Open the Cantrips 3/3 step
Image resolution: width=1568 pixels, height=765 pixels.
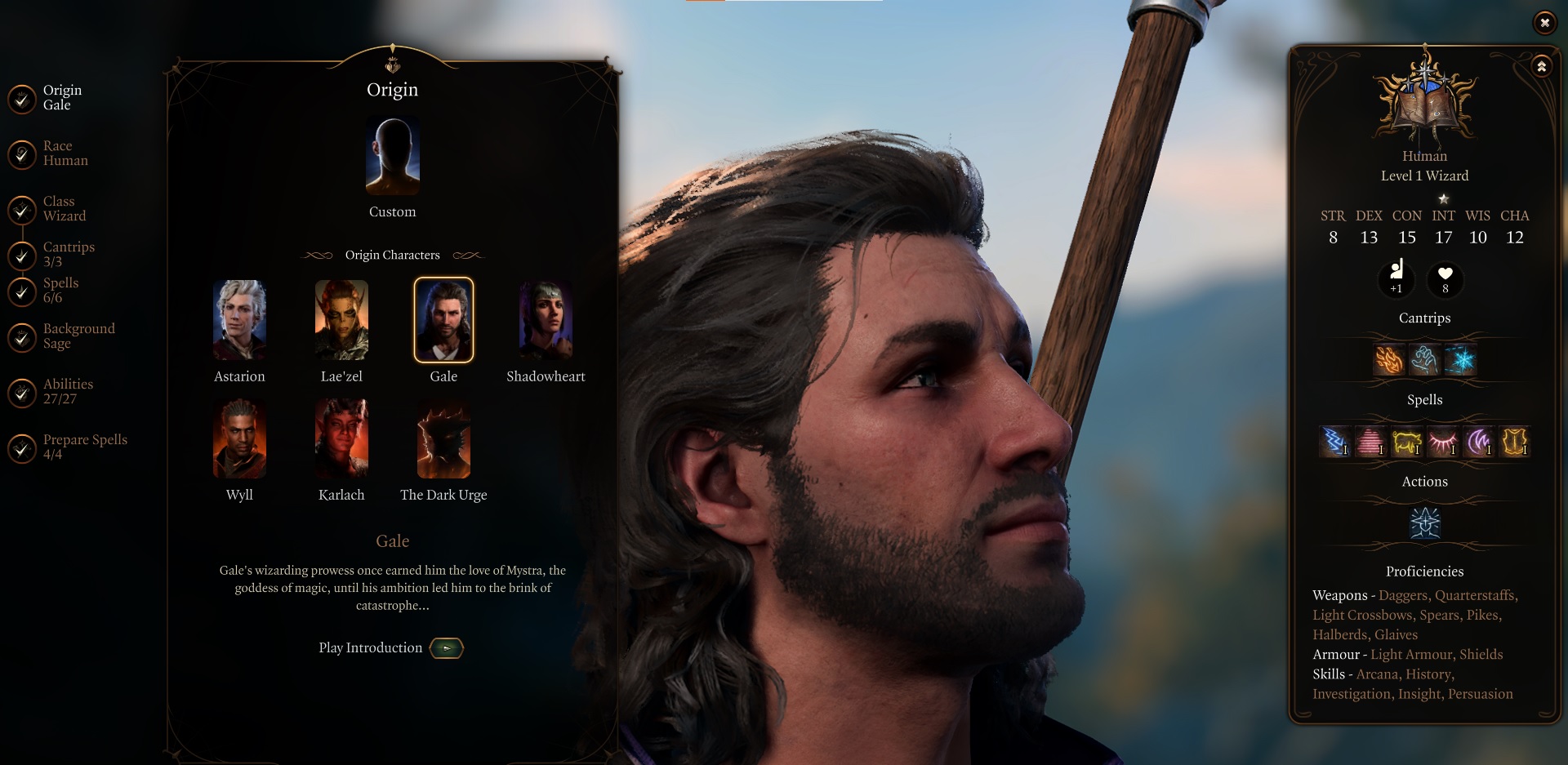(x=69, y=254)
